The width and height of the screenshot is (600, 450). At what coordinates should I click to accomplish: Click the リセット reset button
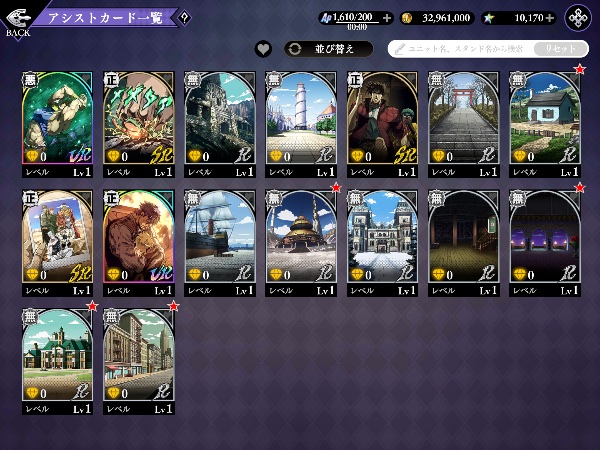pyautogui.click(x=559, y=48)
